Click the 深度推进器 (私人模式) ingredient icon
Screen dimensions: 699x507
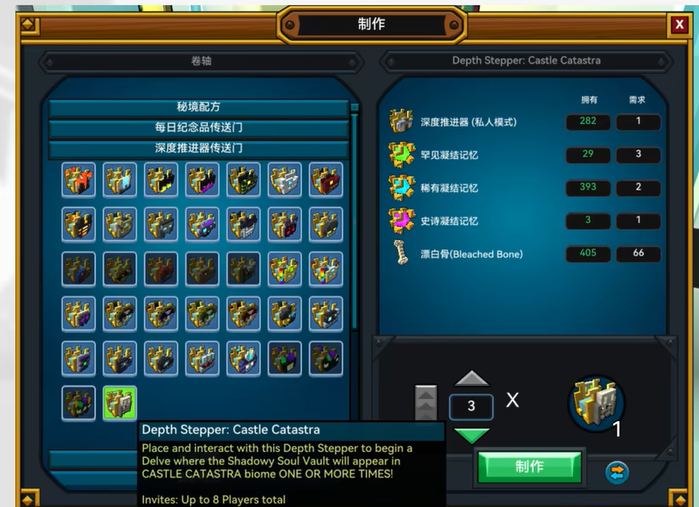[402, 122]
